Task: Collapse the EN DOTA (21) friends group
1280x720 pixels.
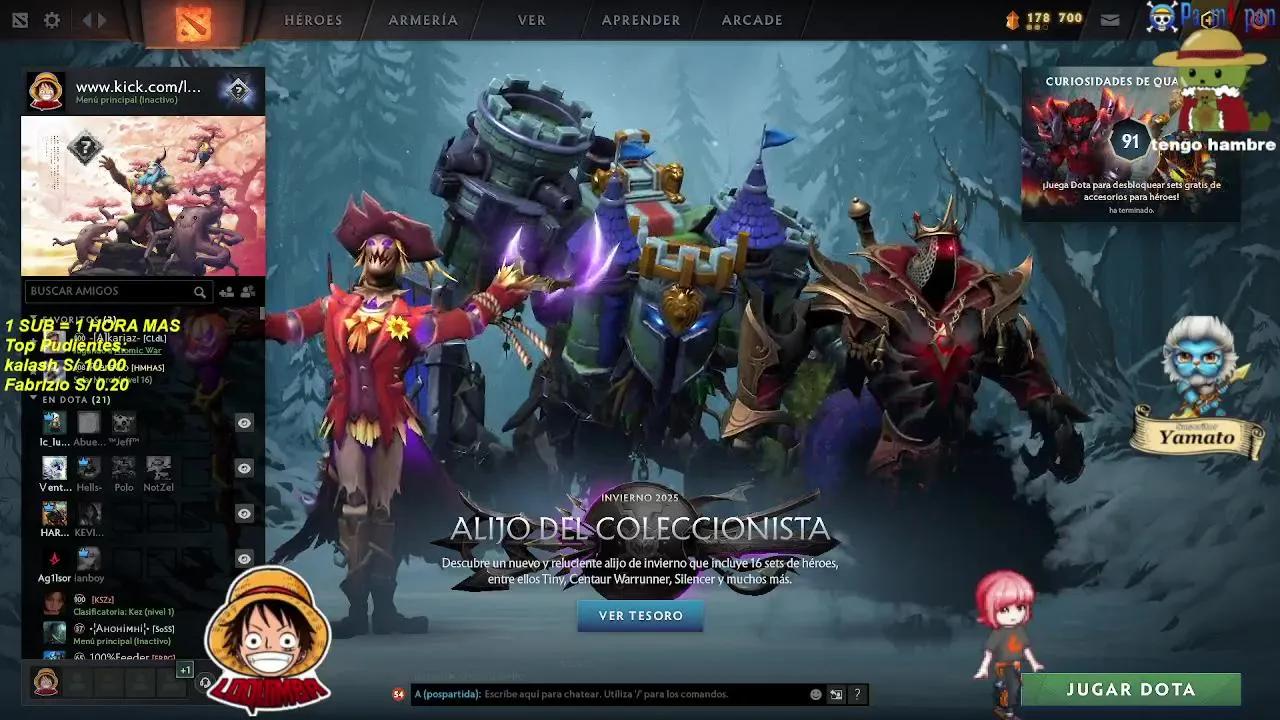Action: click(x=35, y=397)
